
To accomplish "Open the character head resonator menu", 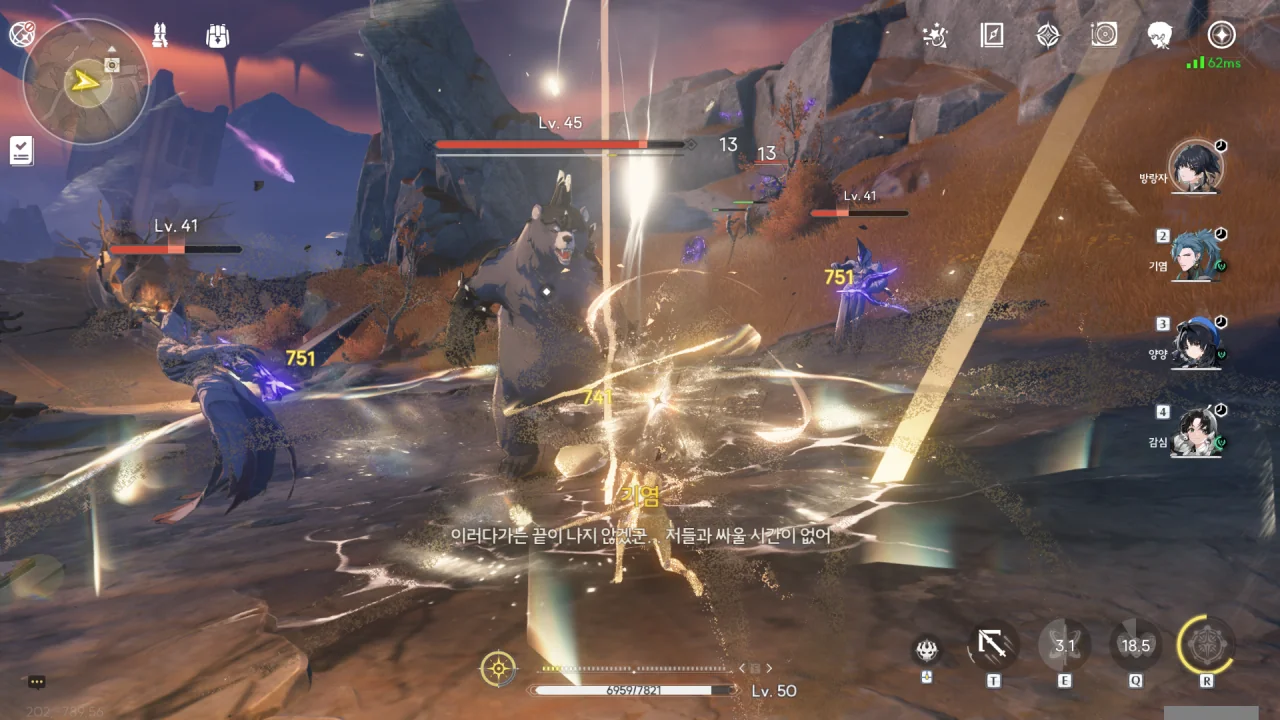I will 1160,36.
